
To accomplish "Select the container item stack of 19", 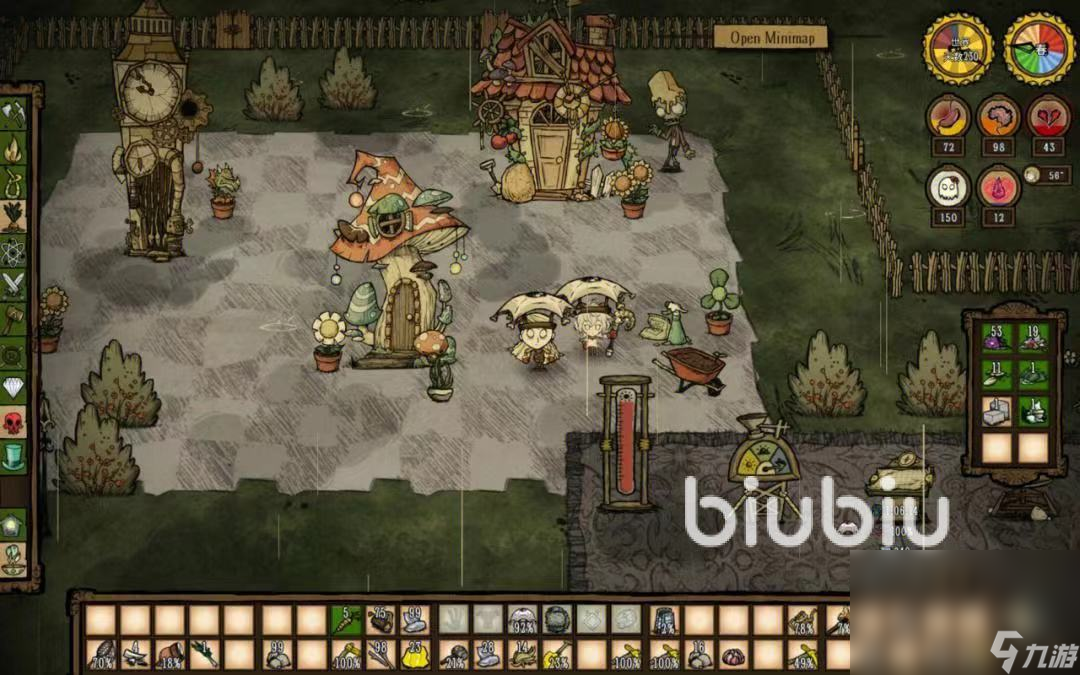I will [1033, 337].
